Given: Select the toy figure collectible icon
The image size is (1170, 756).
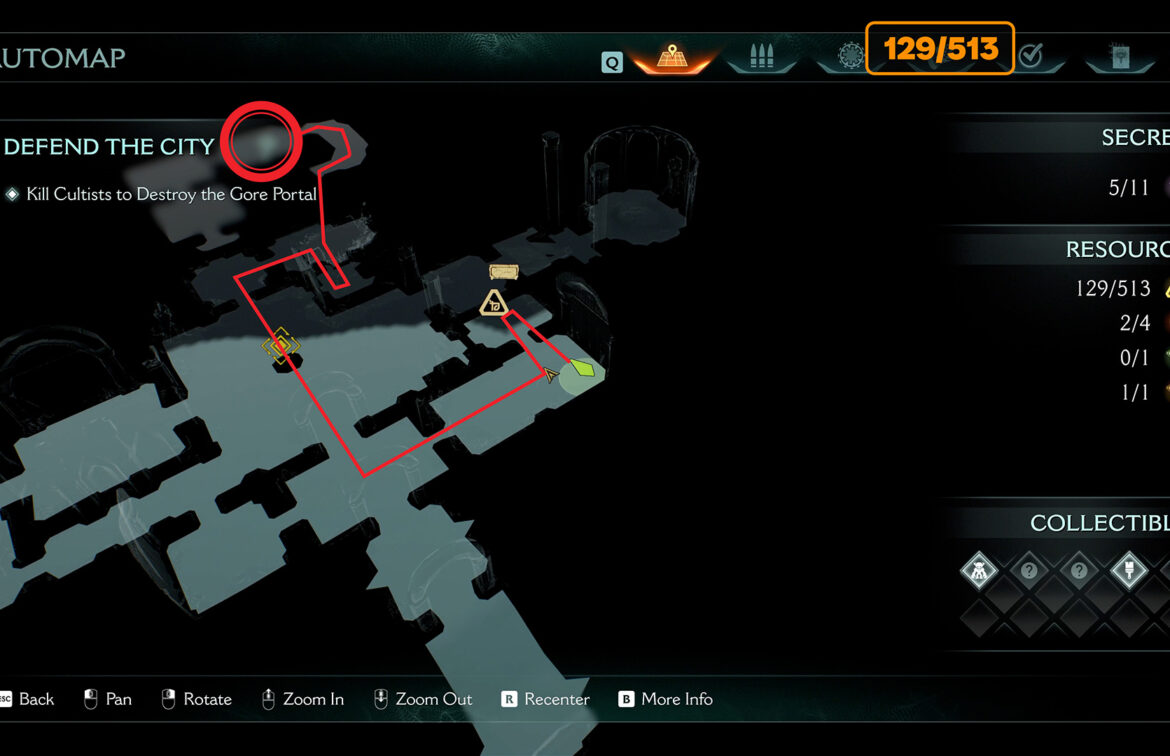Looking at the screenshot, I should (x=979, y=572).
